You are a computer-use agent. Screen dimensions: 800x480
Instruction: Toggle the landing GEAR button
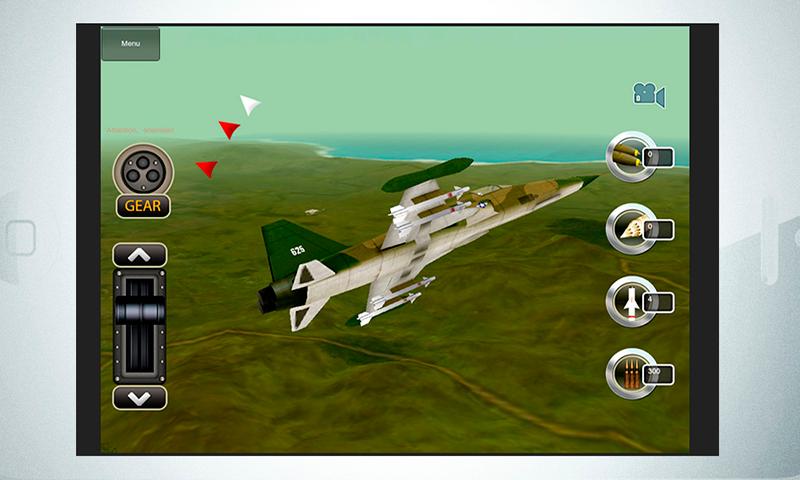point(143,207)
